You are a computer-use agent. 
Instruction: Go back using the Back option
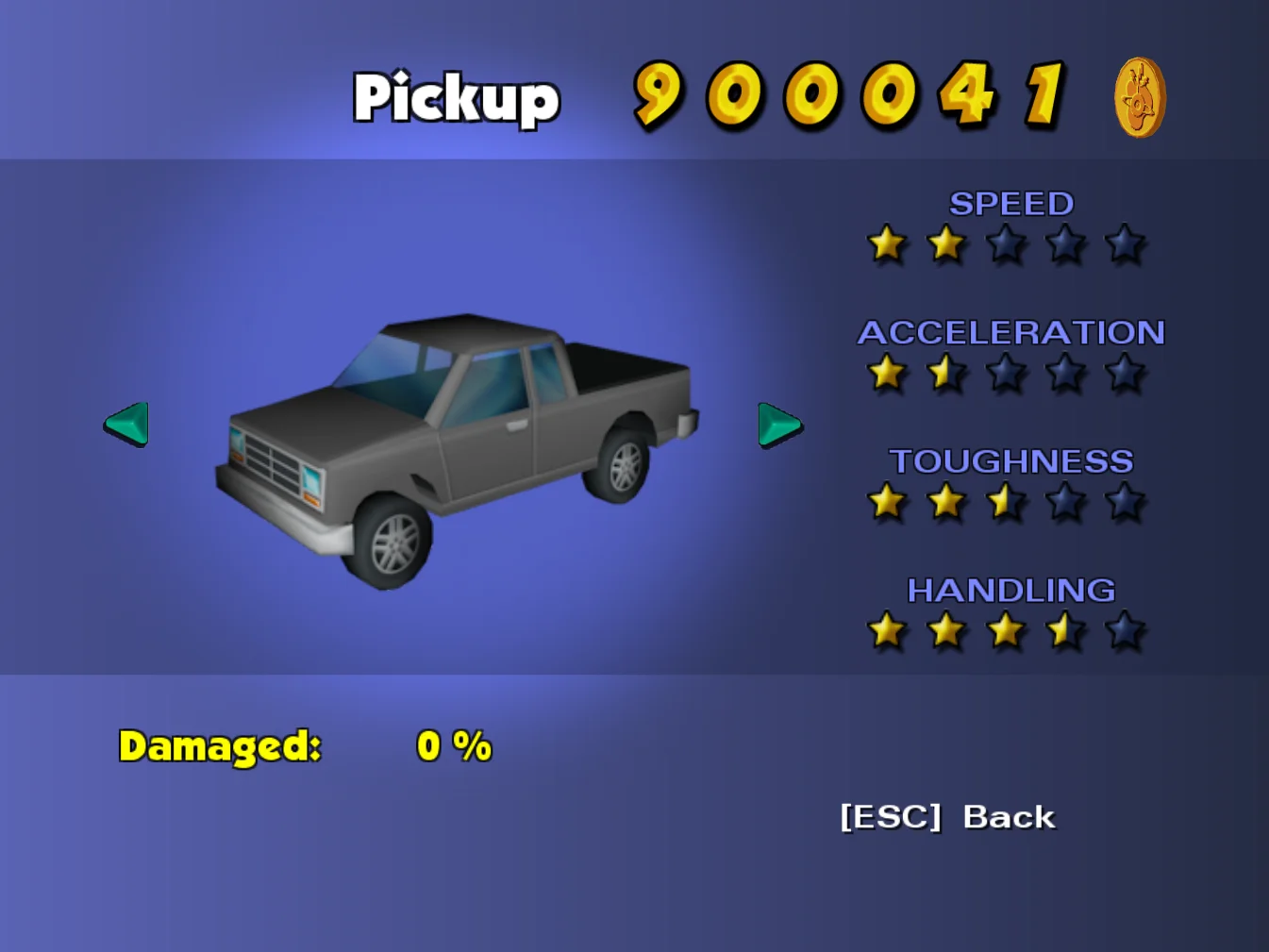947,817
